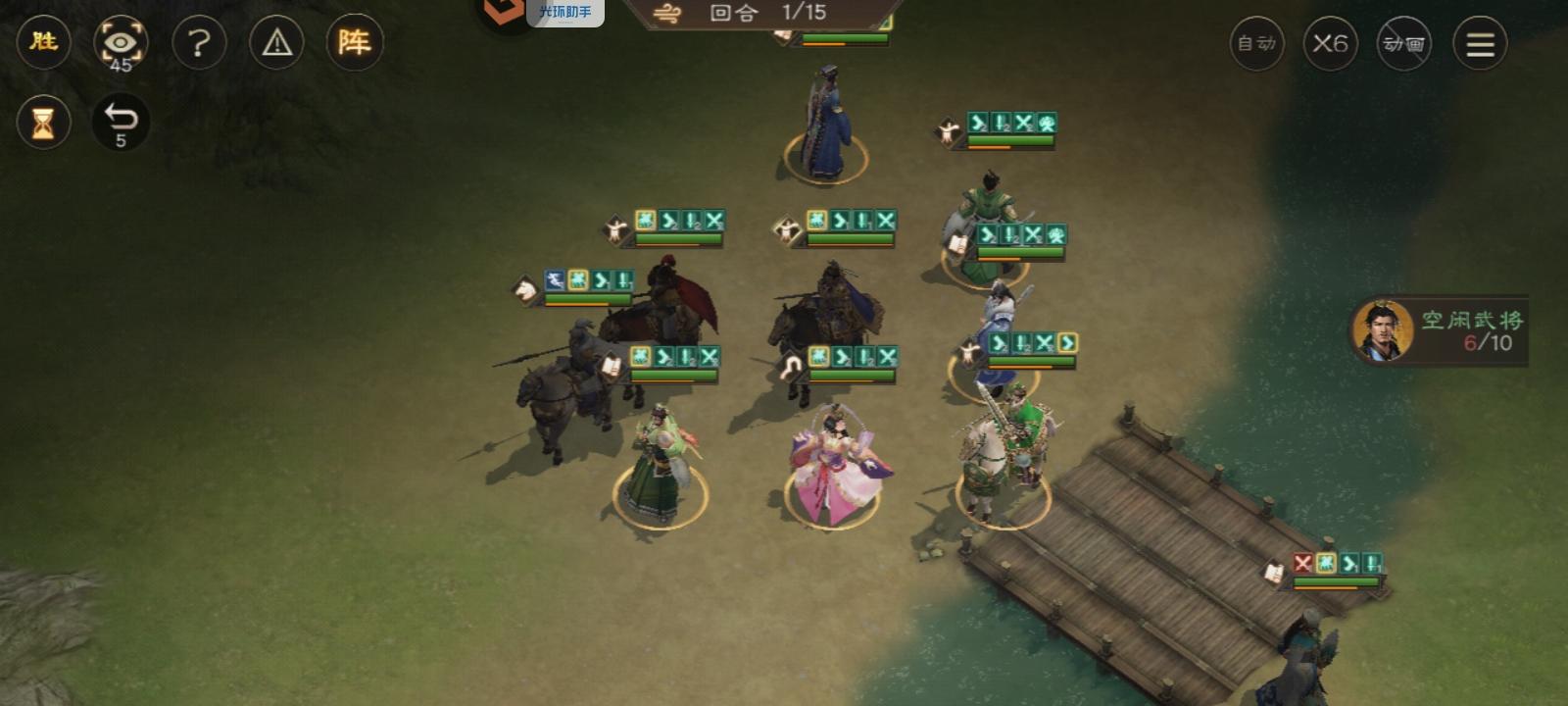Viewport: 1568px width, 706px height.
Task: Click the warning triangle icon
Action: 277,44
